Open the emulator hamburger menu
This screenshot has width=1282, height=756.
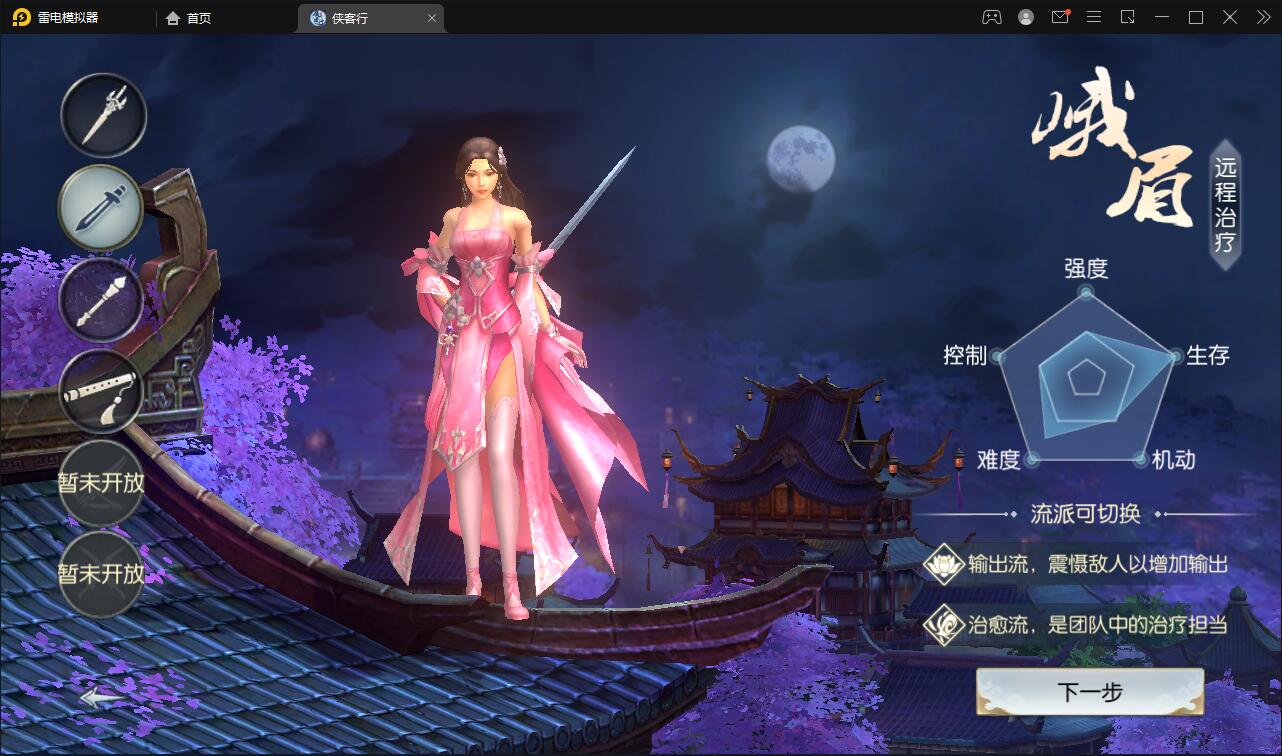(x=1094, y=17)
